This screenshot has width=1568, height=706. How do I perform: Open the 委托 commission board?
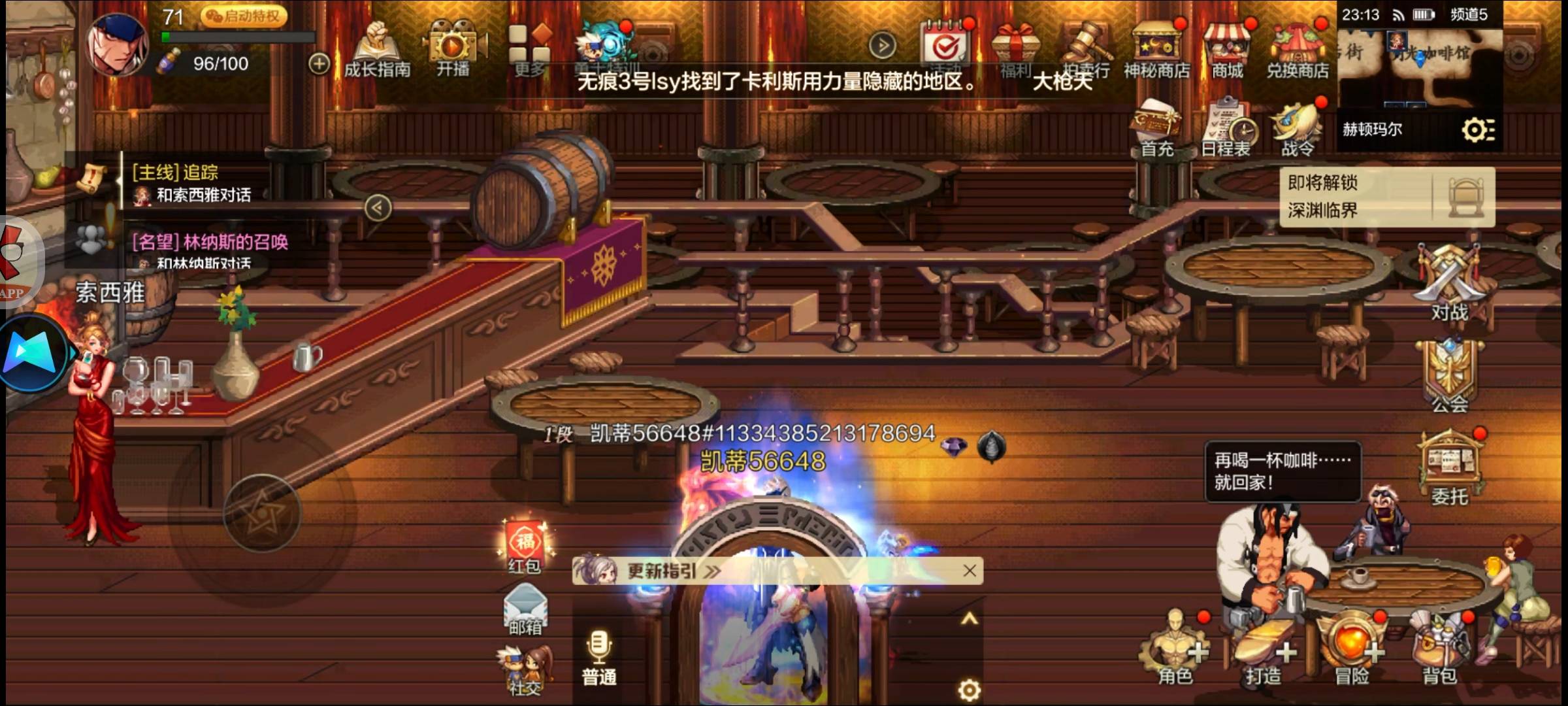[1449, 467]
